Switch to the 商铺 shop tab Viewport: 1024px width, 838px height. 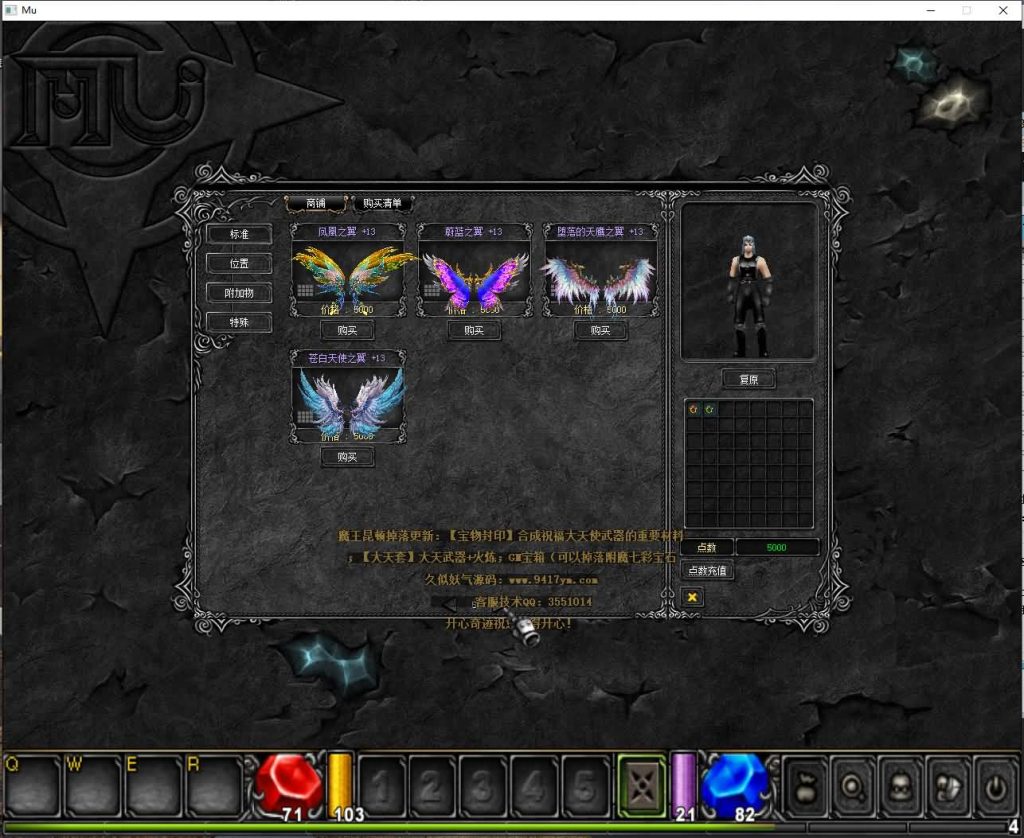click(x=315, y=203)
